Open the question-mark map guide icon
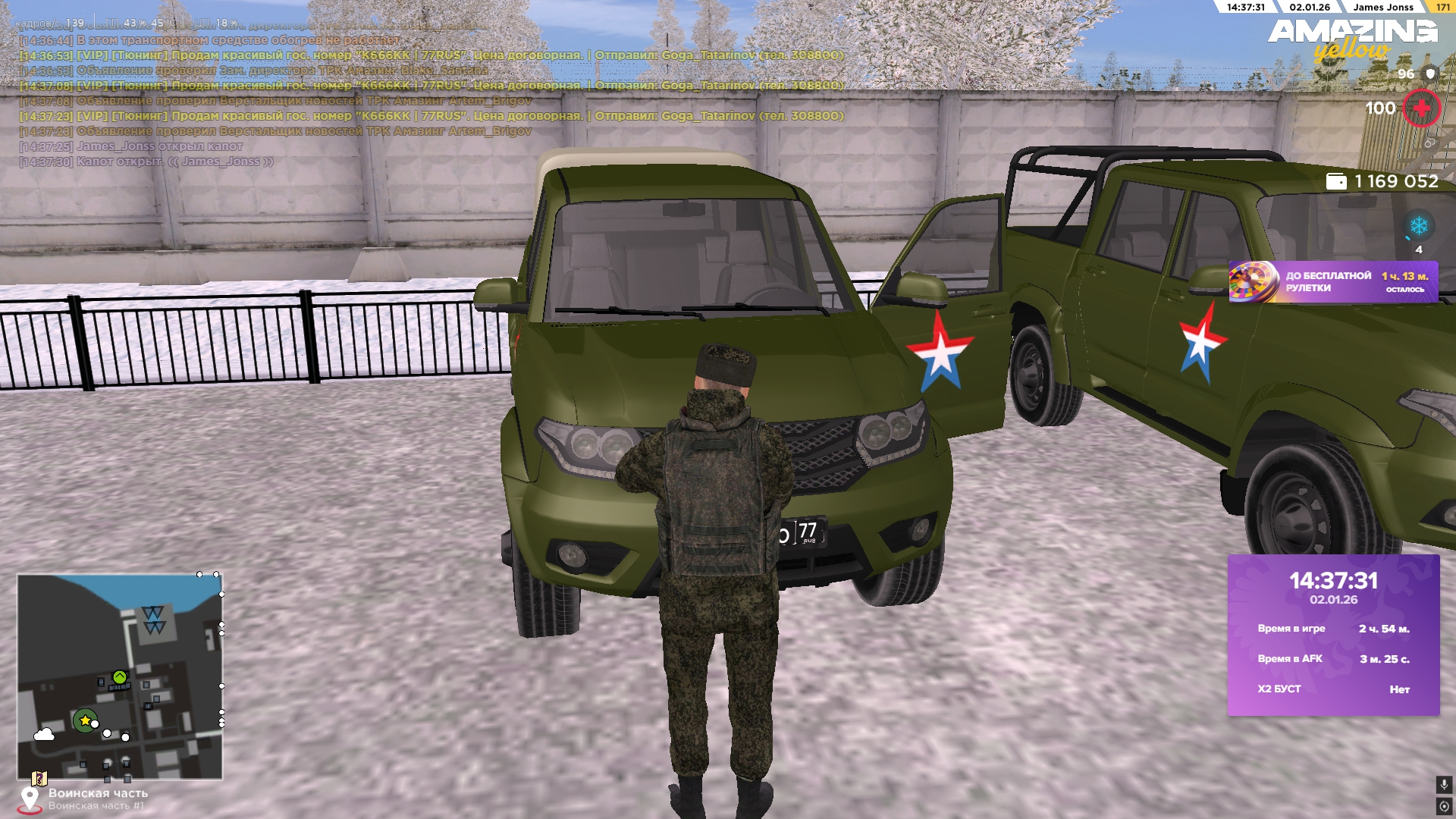 coord(39,779)
